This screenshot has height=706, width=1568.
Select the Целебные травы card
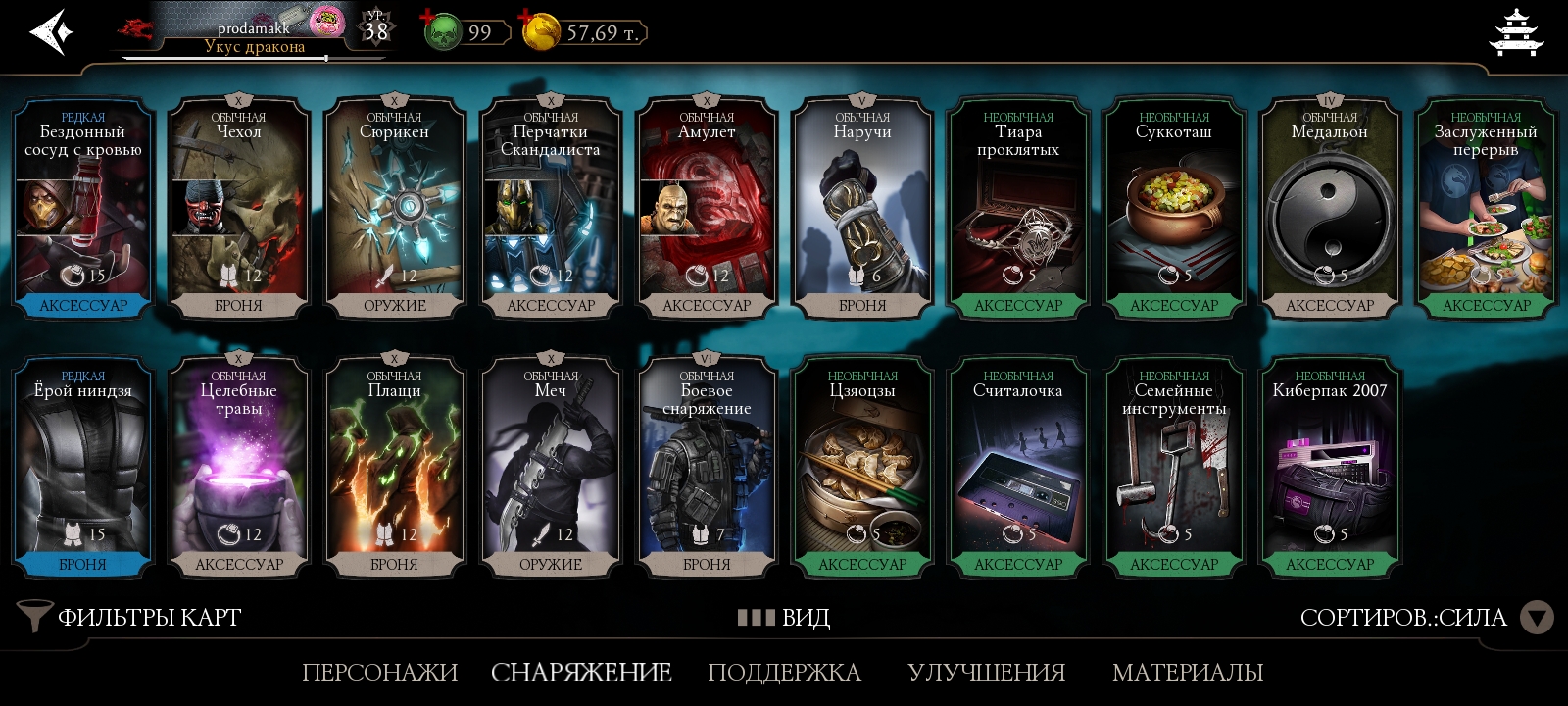(x=239, y=467)
